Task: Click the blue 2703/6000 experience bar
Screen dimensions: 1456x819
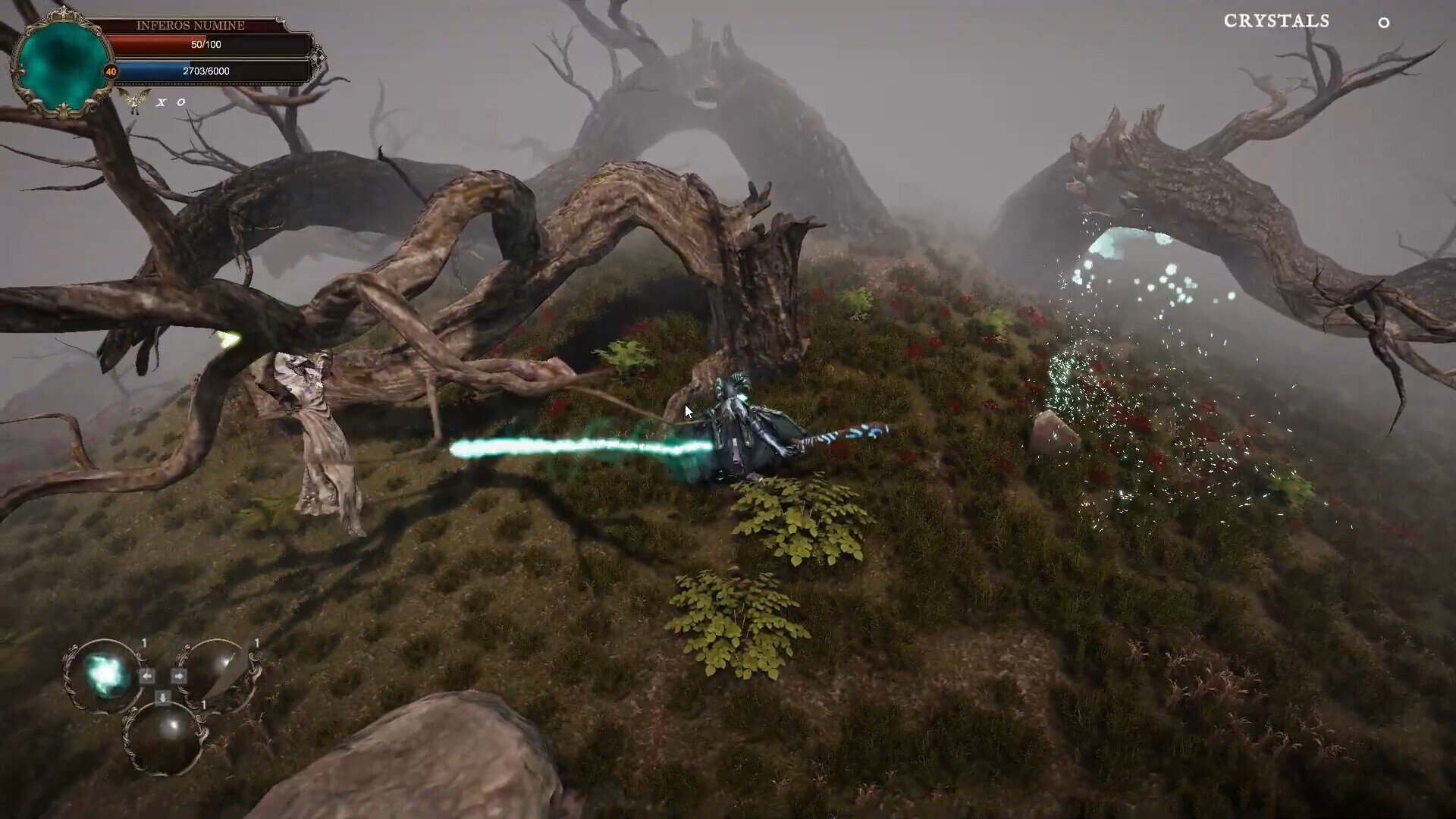Action: tap(205, 71)
